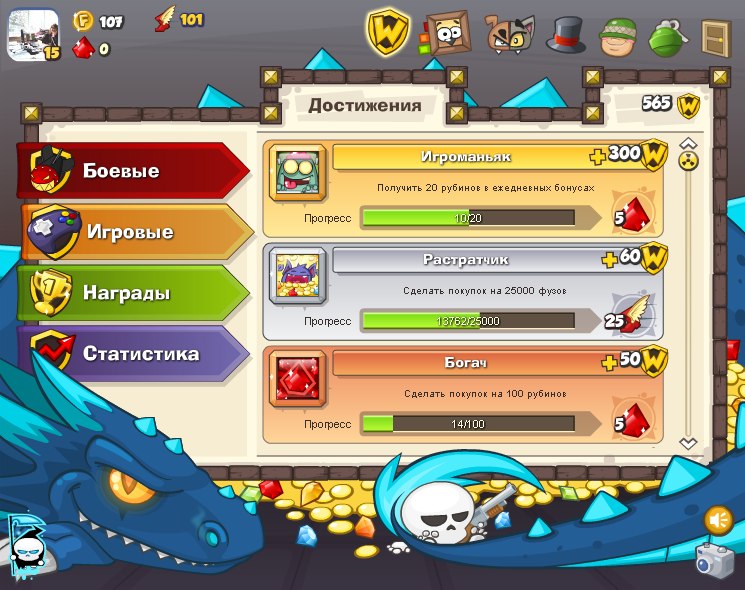This screenshot has height=590, width=745.
Task: Show the Статистика section
Action: pos(135,354)
